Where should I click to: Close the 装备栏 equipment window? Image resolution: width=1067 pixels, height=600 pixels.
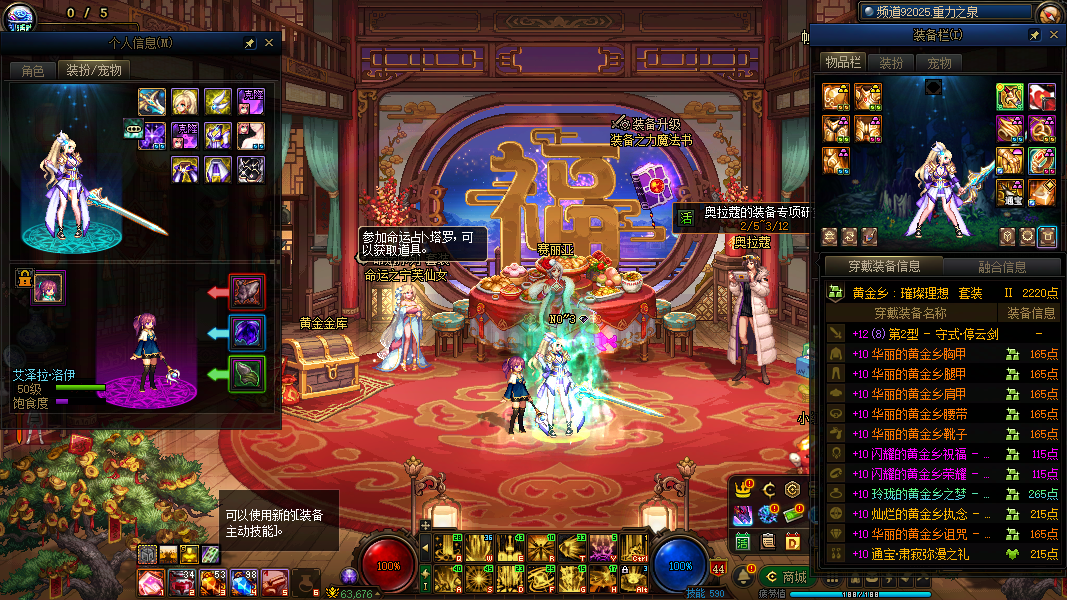1055,35
